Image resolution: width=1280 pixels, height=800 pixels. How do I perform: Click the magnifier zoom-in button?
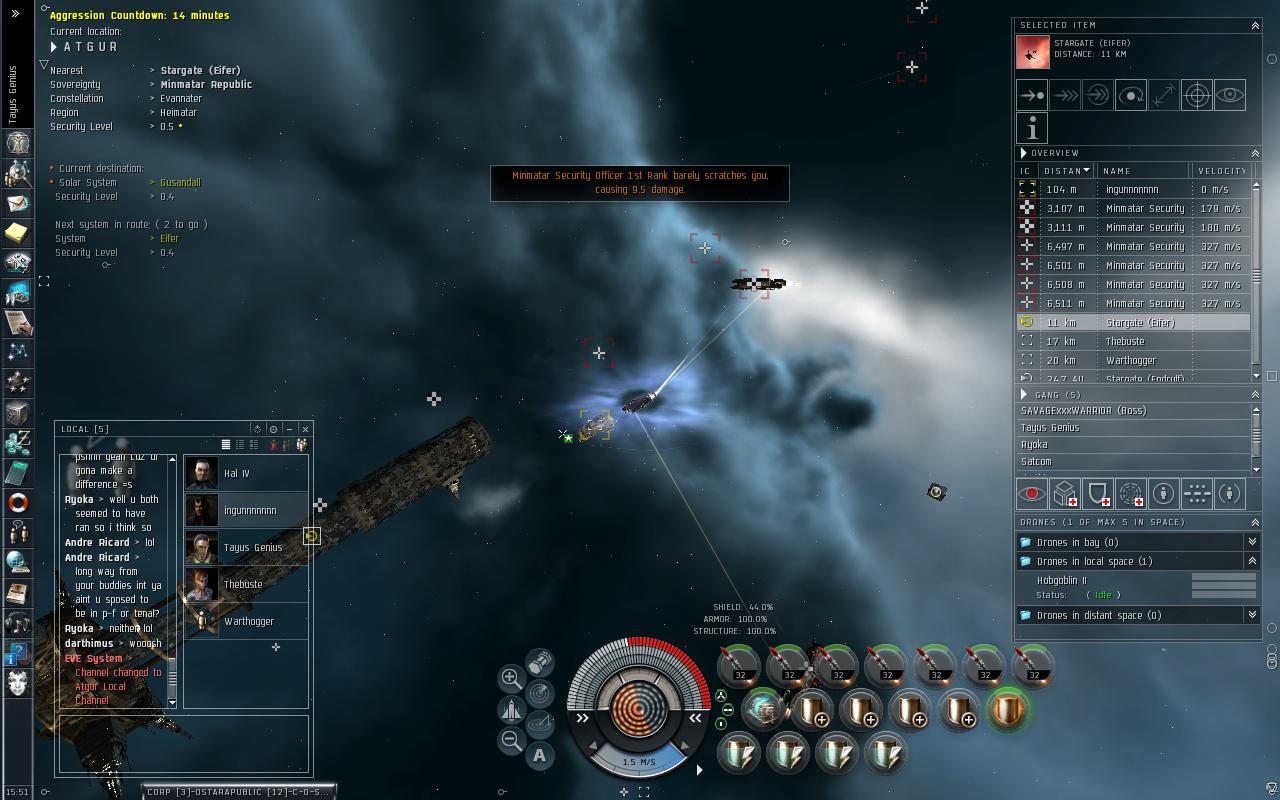[510, 678]
